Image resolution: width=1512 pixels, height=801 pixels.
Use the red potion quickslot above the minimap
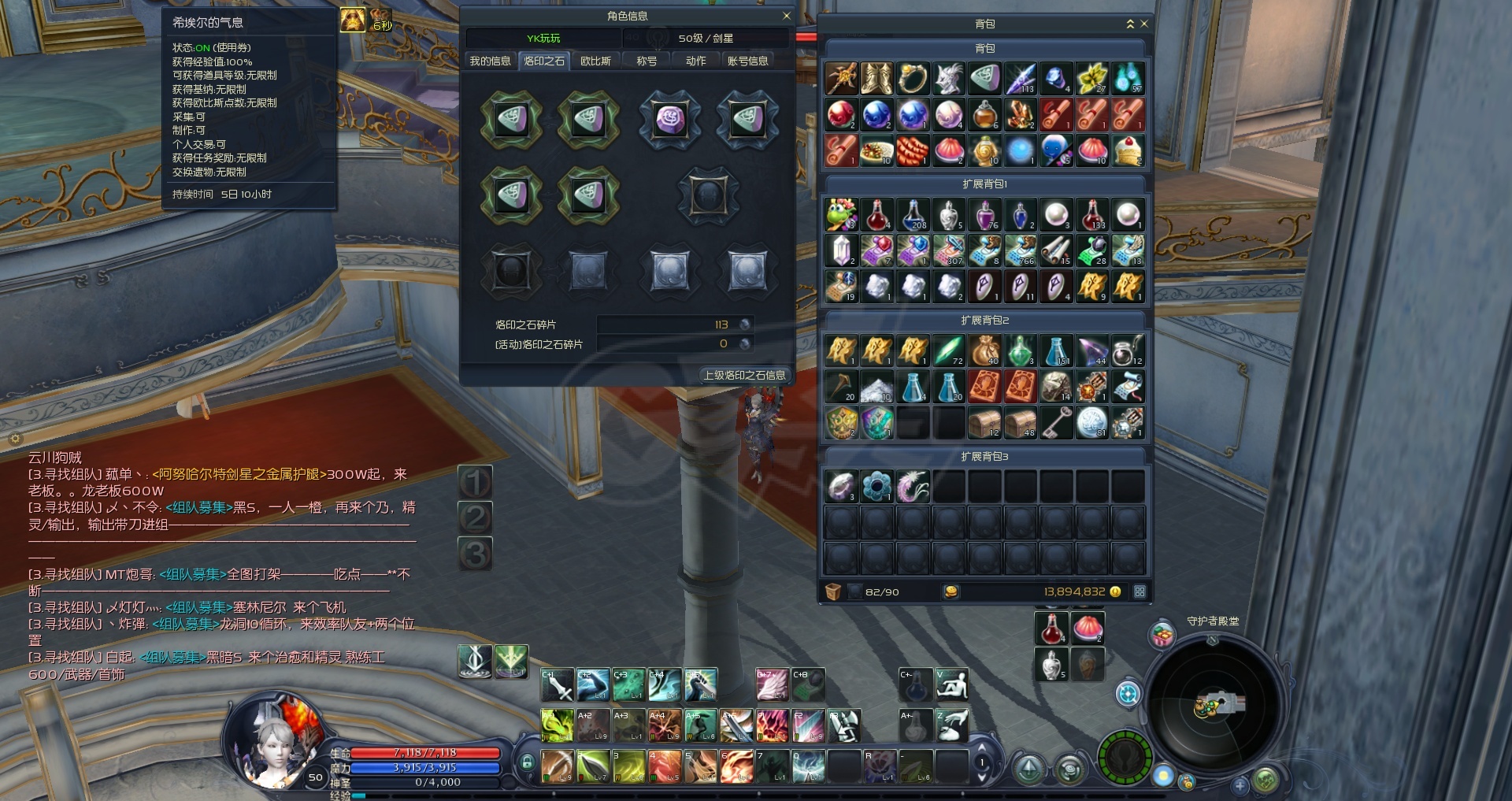1051,629
